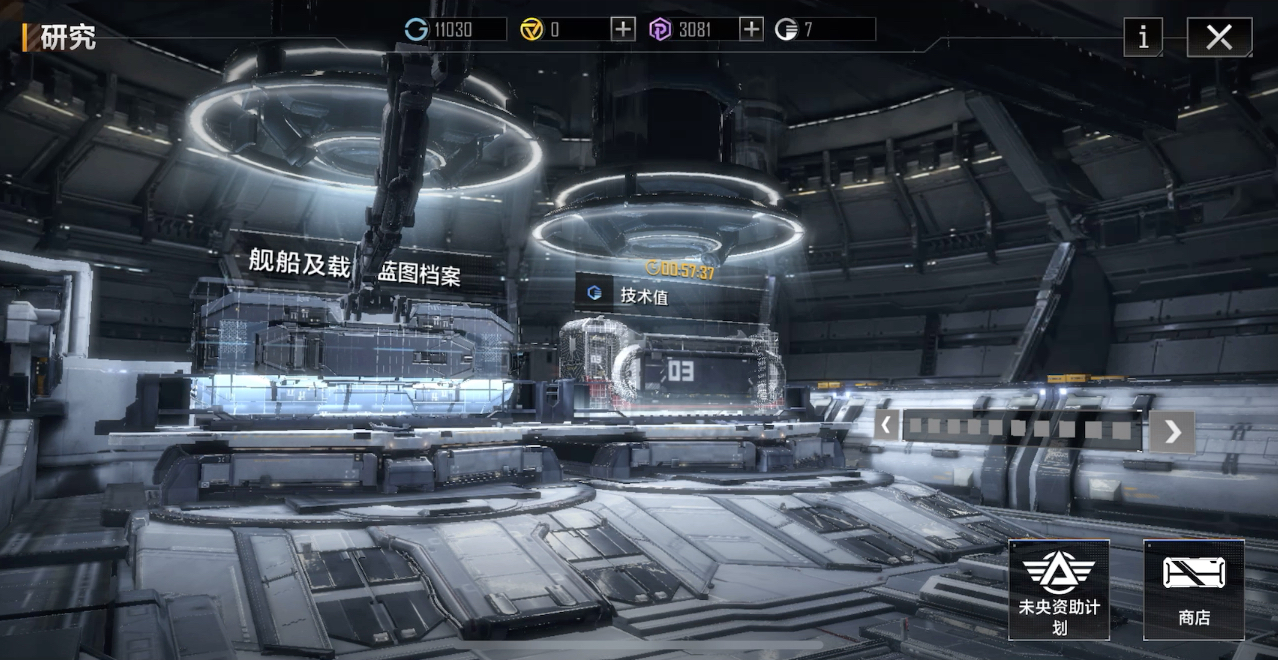Open the 未央资助计划 panel
Image resolution: width=1279 pixels, height=660 pixels.
coord(1058,589)
